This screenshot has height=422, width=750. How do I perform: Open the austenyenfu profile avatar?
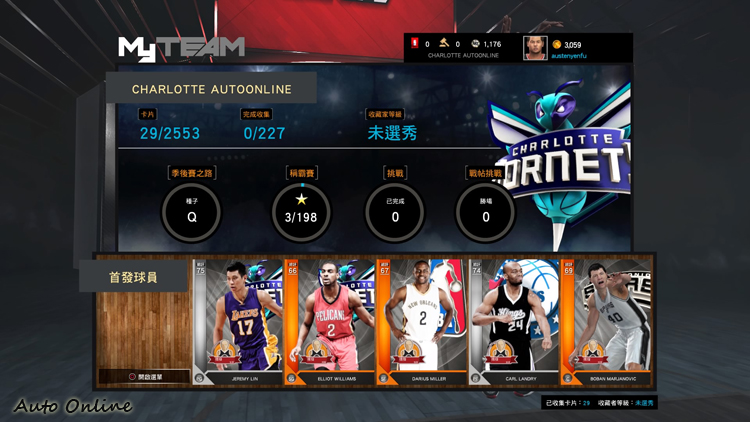pyautogui.click(x=535, y=48)
